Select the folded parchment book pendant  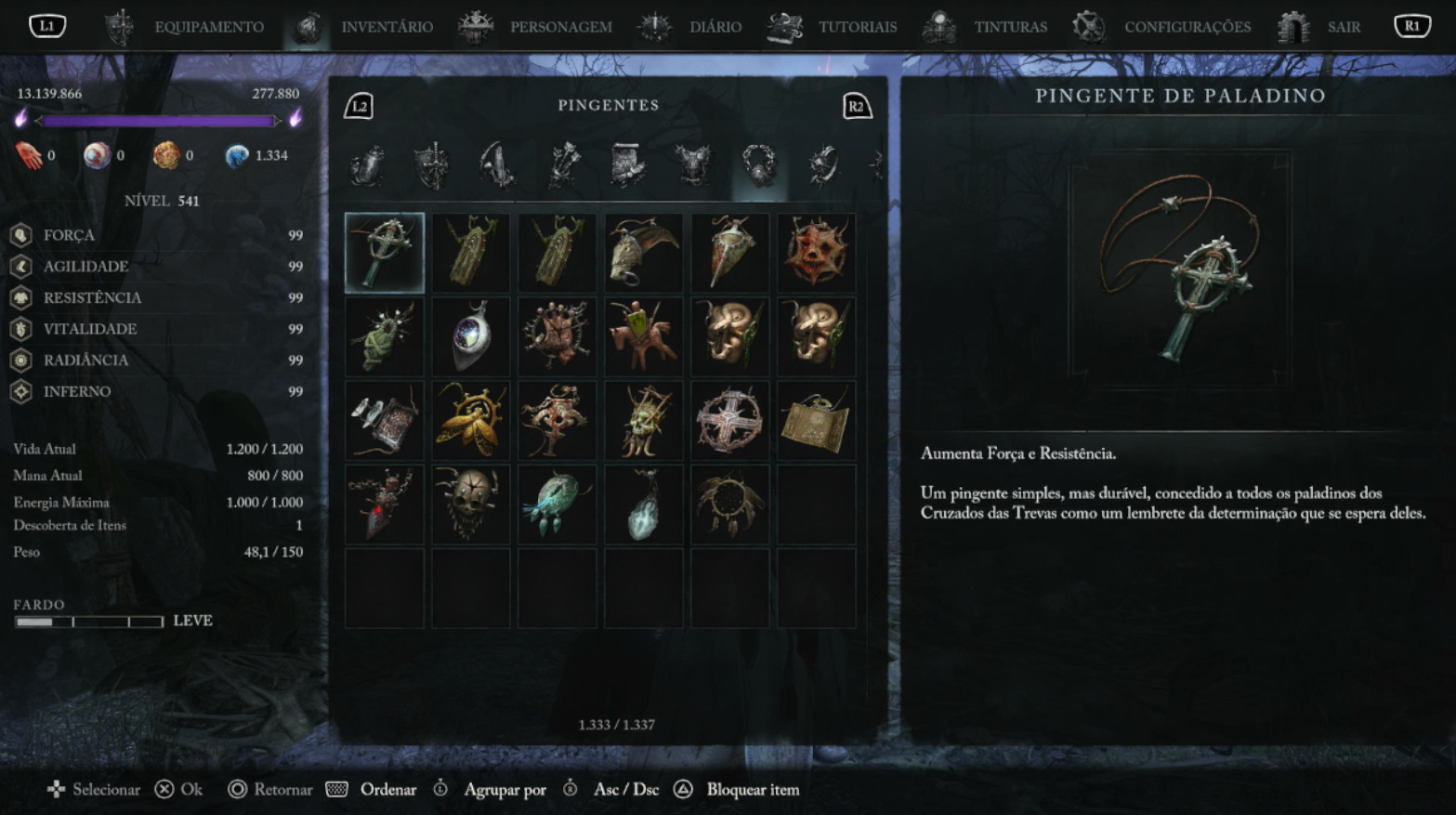[816, 421]
